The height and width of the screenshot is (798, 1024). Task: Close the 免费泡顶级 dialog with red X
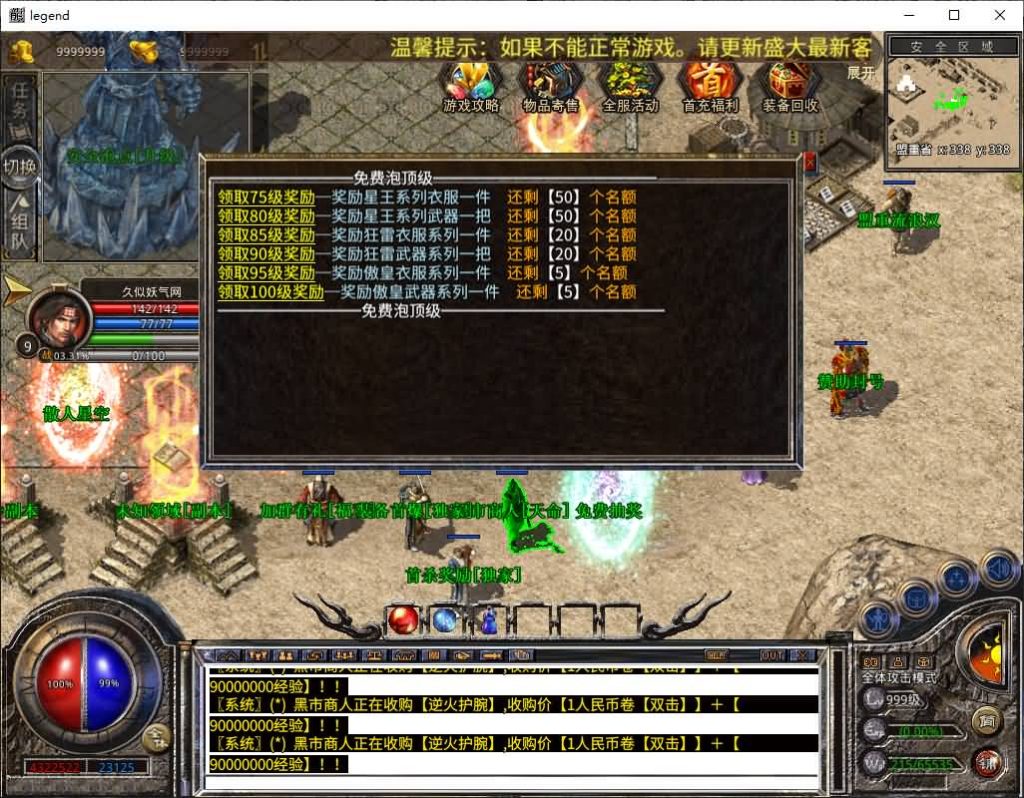pos(809,162)
